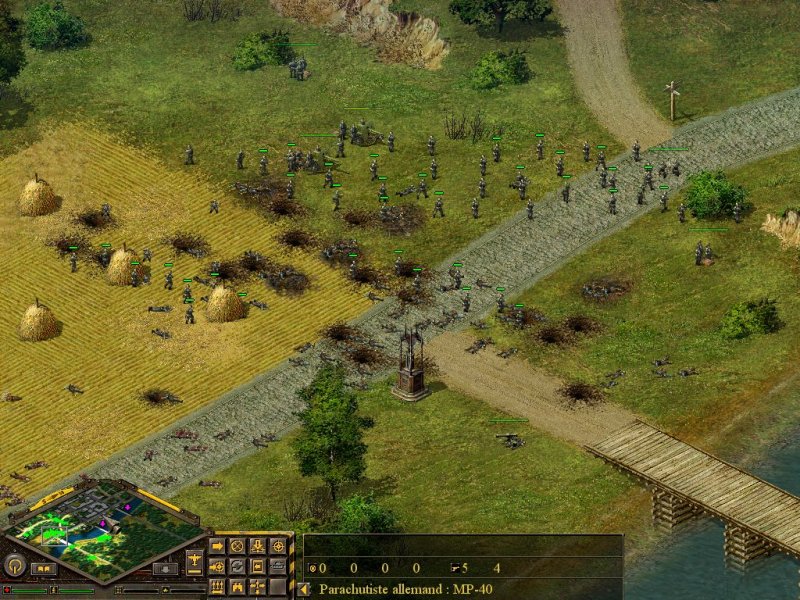Choose the down-arrow entrench command

tap(257, 546)
